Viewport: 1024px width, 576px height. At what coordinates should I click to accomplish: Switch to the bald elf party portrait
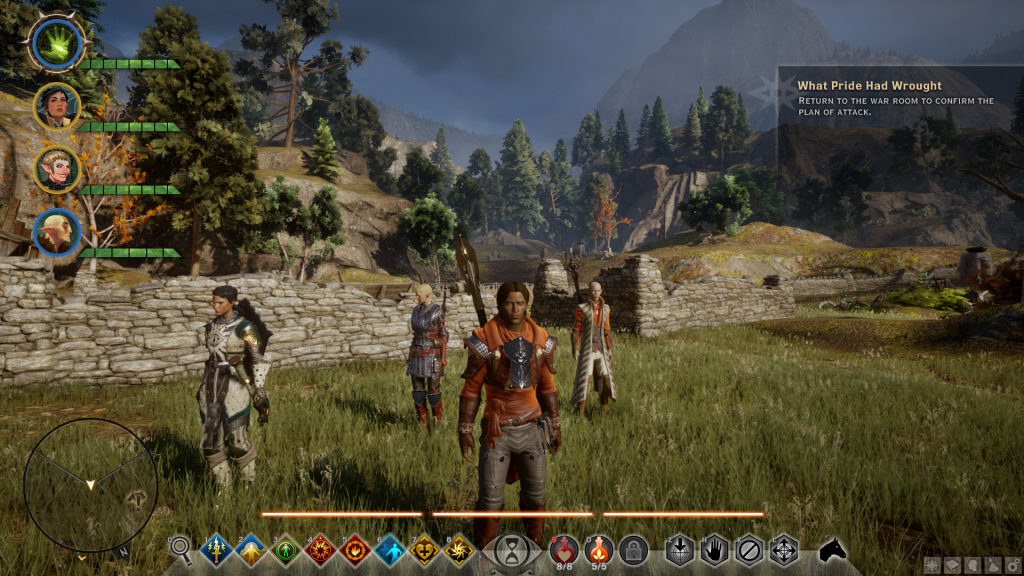point(56,232)
